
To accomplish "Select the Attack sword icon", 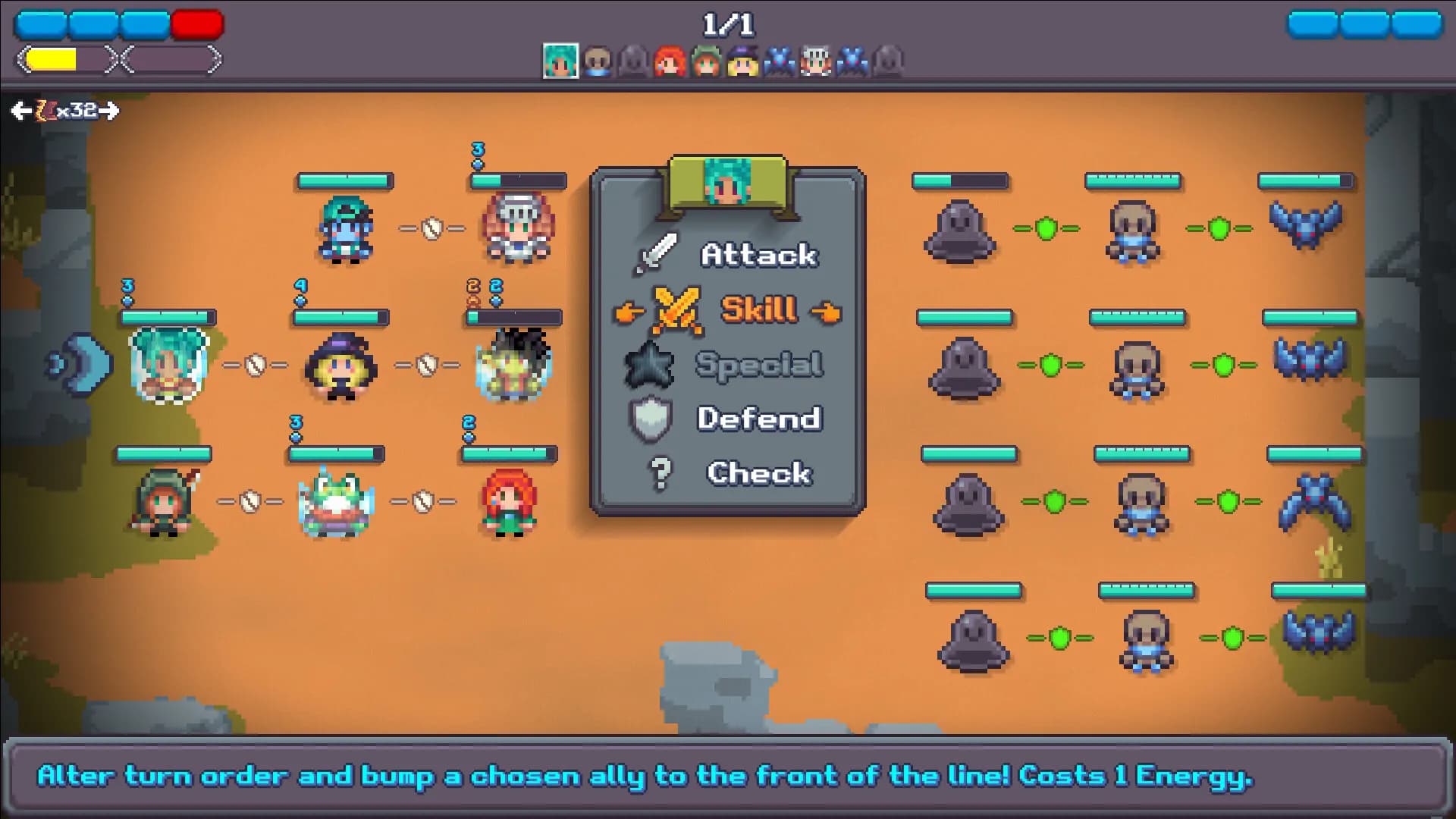I will click(x=657, y=252).
